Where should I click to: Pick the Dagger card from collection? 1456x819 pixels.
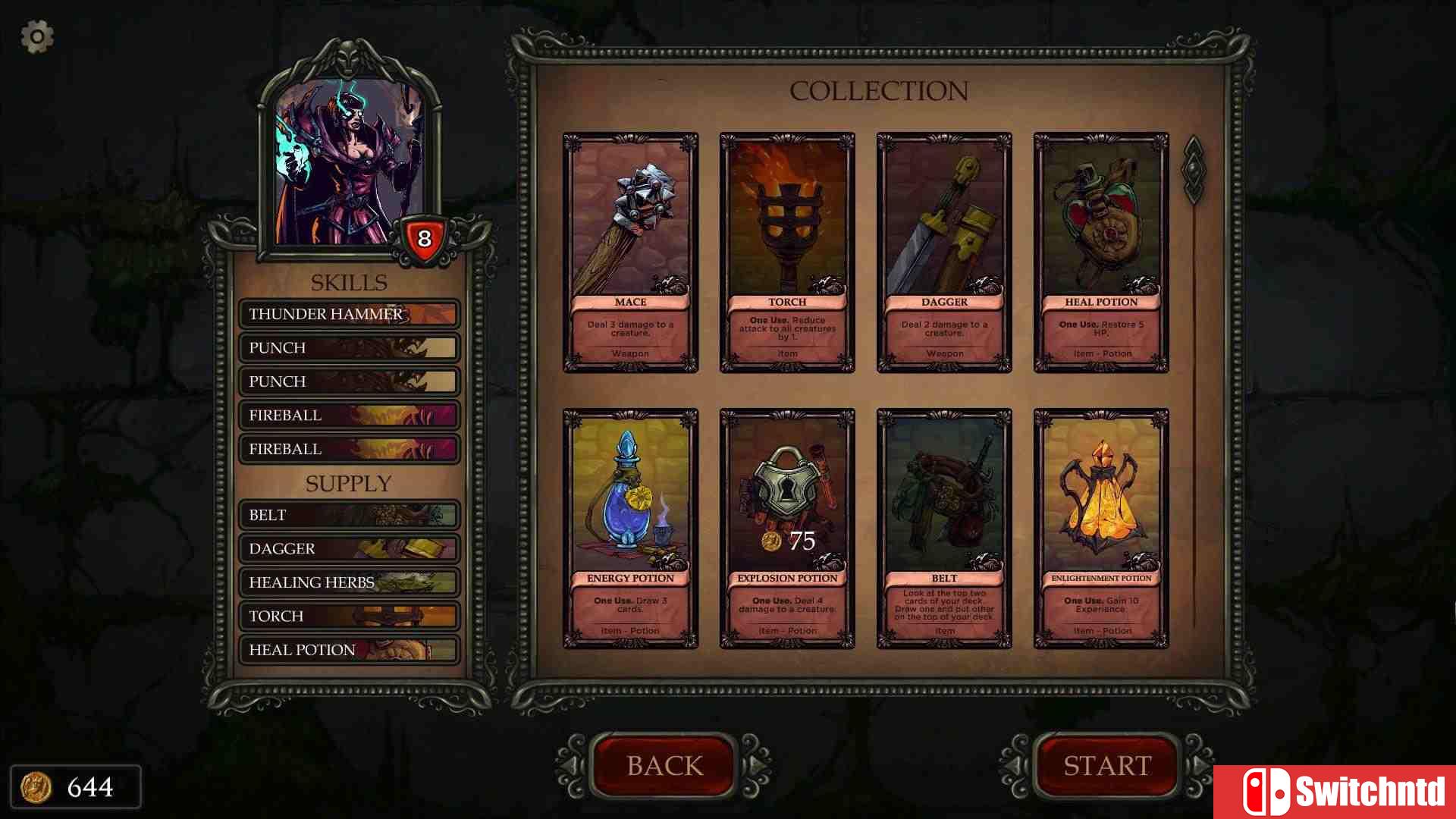[944, 253]
